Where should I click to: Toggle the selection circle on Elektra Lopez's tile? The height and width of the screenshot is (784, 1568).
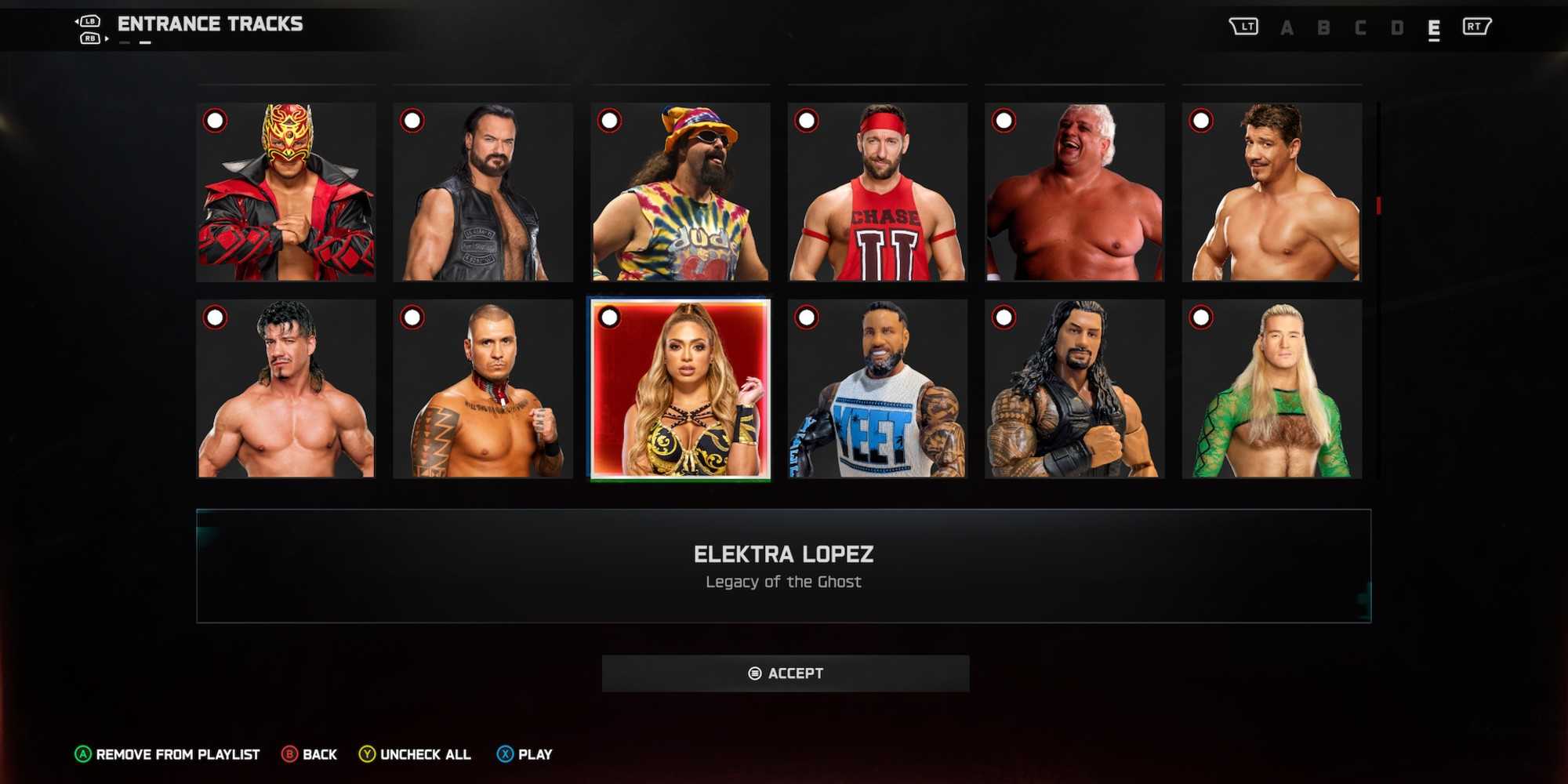coord(608,318)
